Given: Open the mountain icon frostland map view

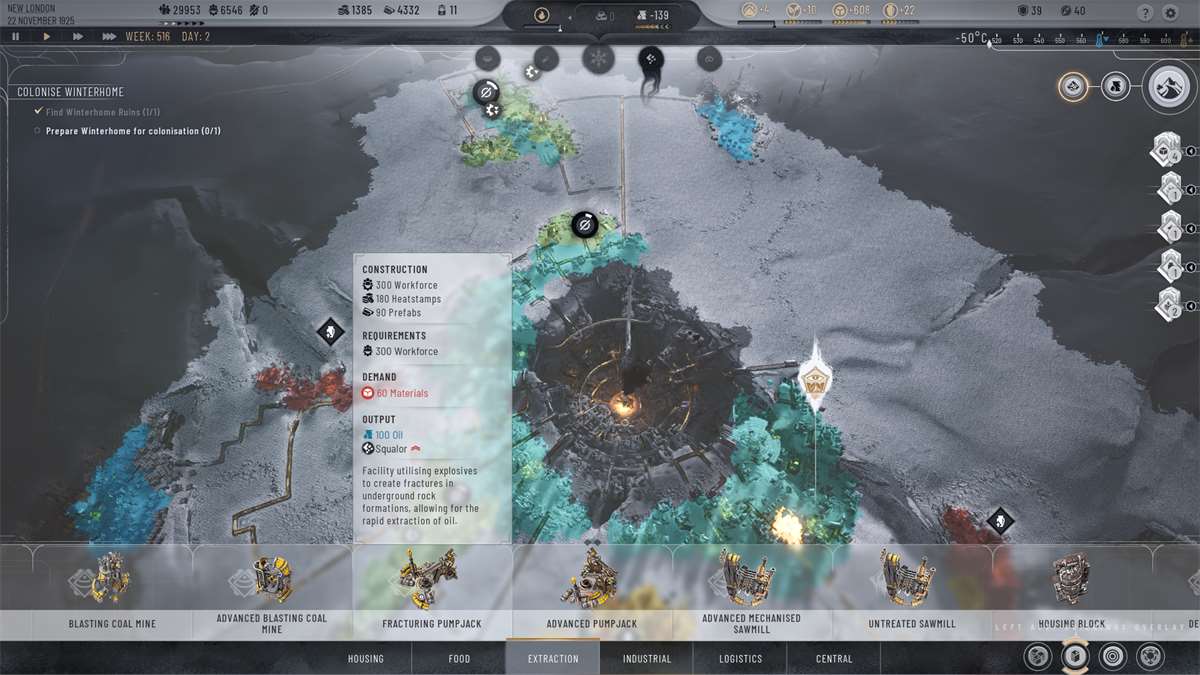Looking at the screenshot, I should coord(1172,88).
